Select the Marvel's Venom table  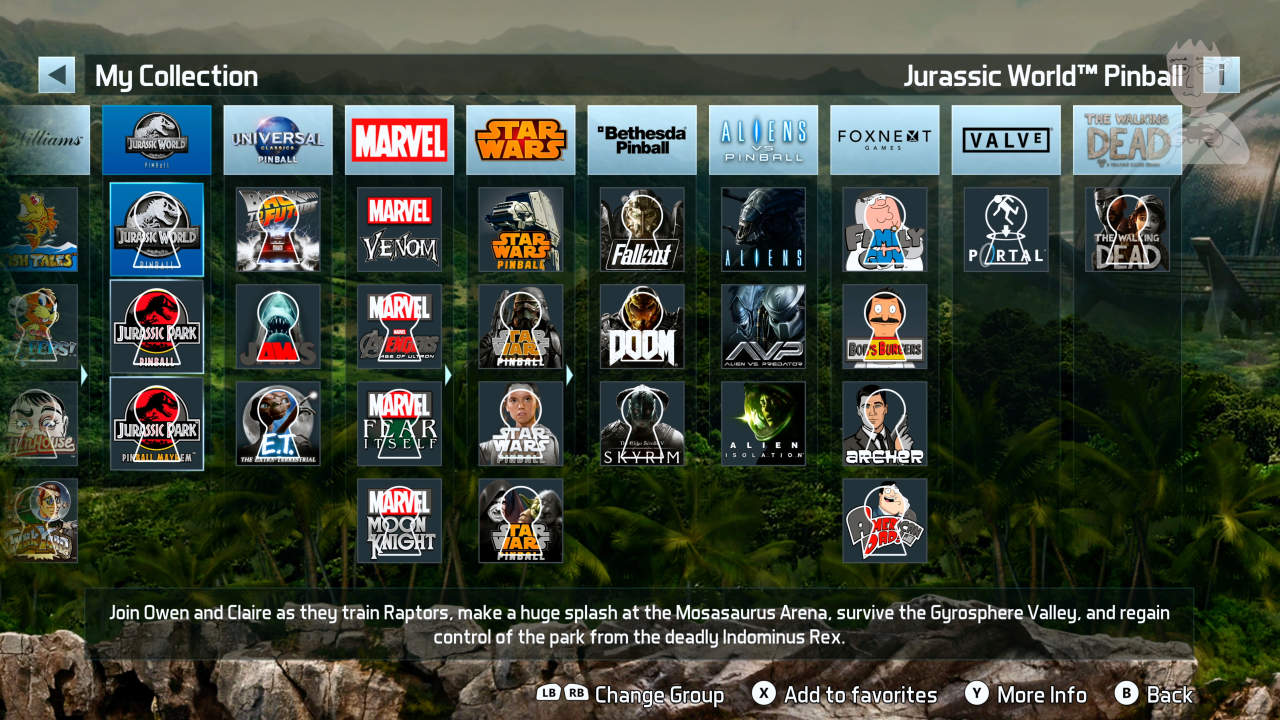[399, 230]
